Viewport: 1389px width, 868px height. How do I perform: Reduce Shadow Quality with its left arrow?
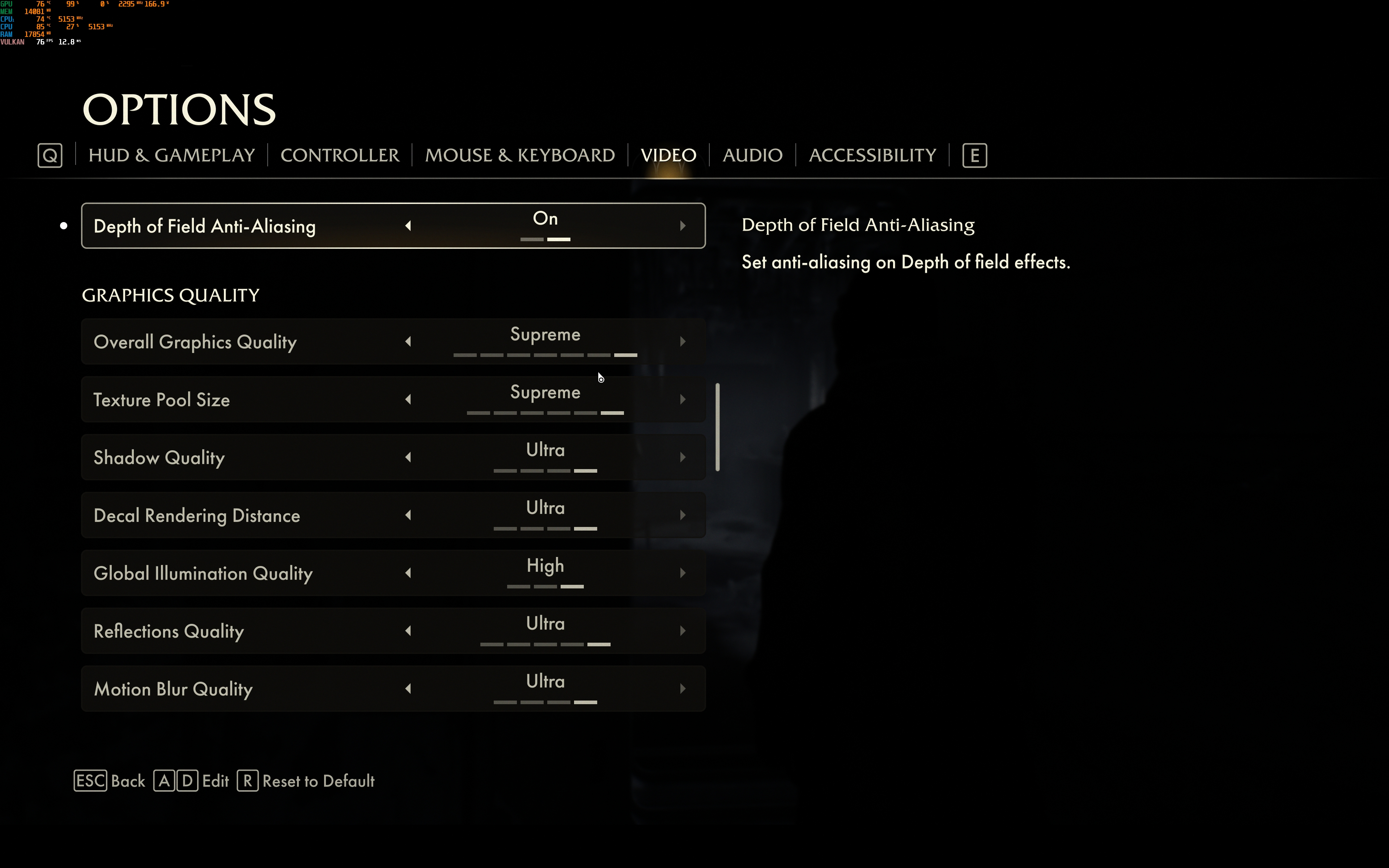[408, 458]
